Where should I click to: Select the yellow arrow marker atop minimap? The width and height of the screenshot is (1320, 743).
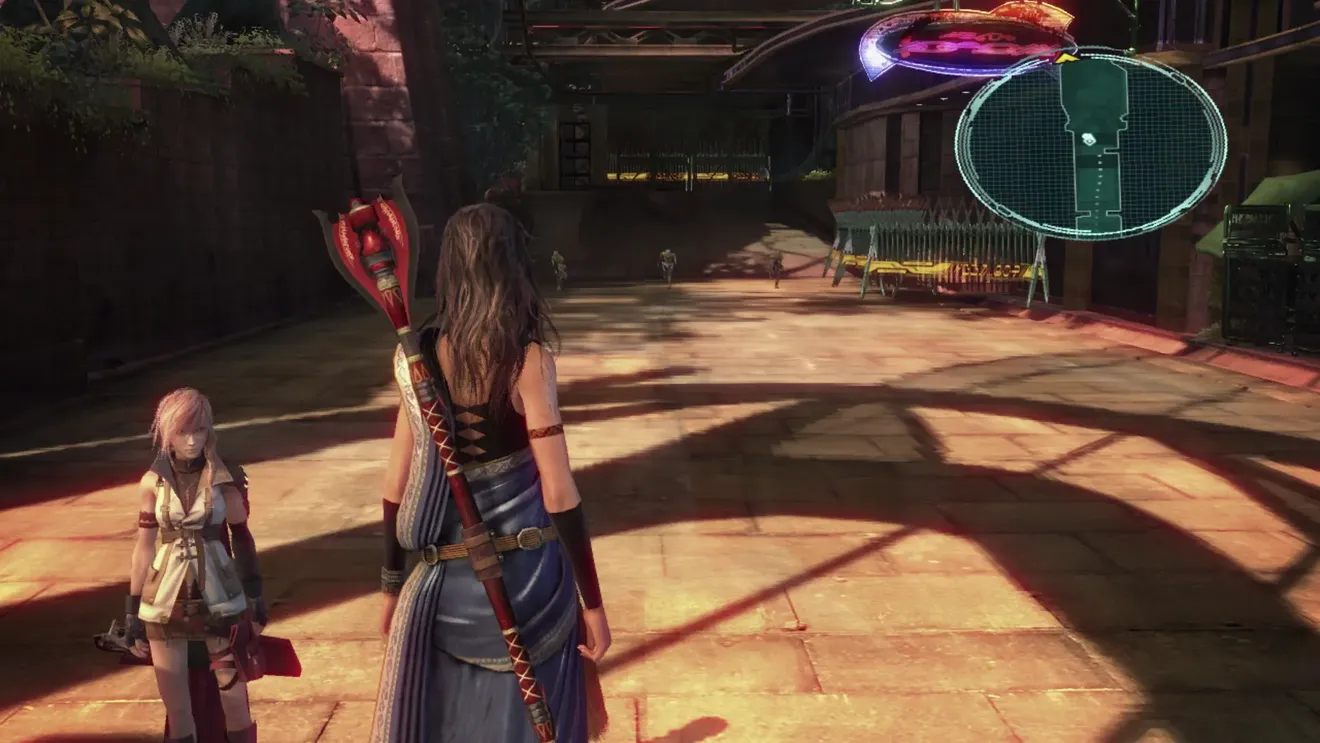(x=1067, y=59)
